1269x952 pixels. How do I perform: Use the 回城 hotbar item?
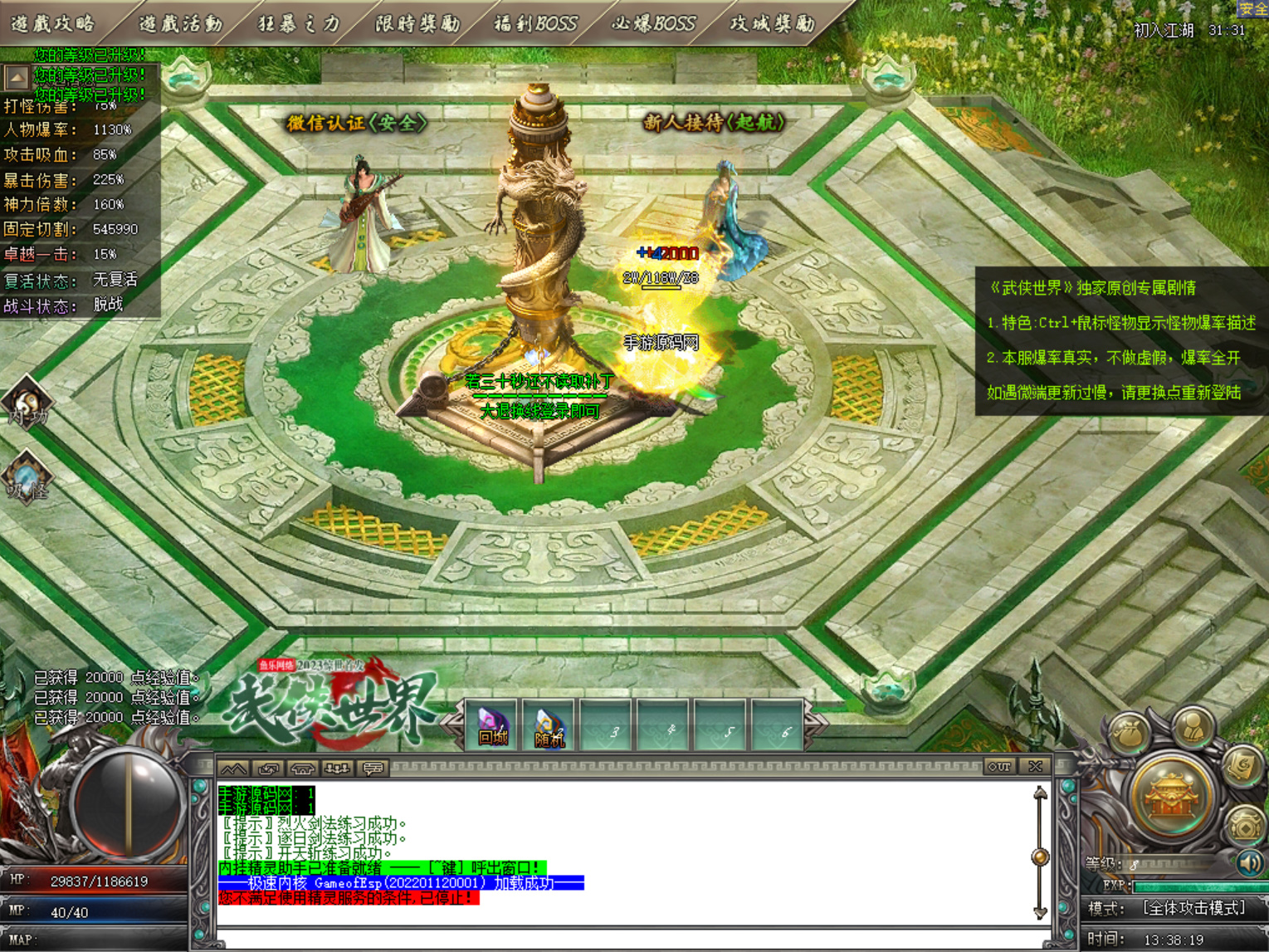click(493, 726)
